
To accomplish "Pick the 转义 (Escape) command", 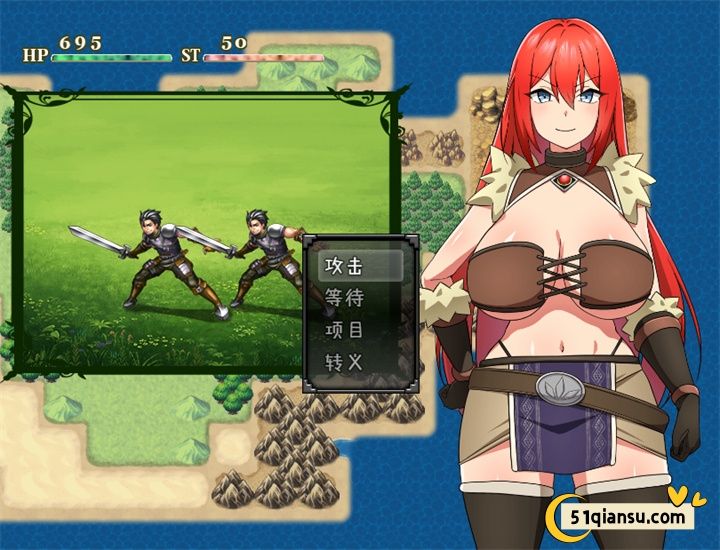I will click(345, 361).
